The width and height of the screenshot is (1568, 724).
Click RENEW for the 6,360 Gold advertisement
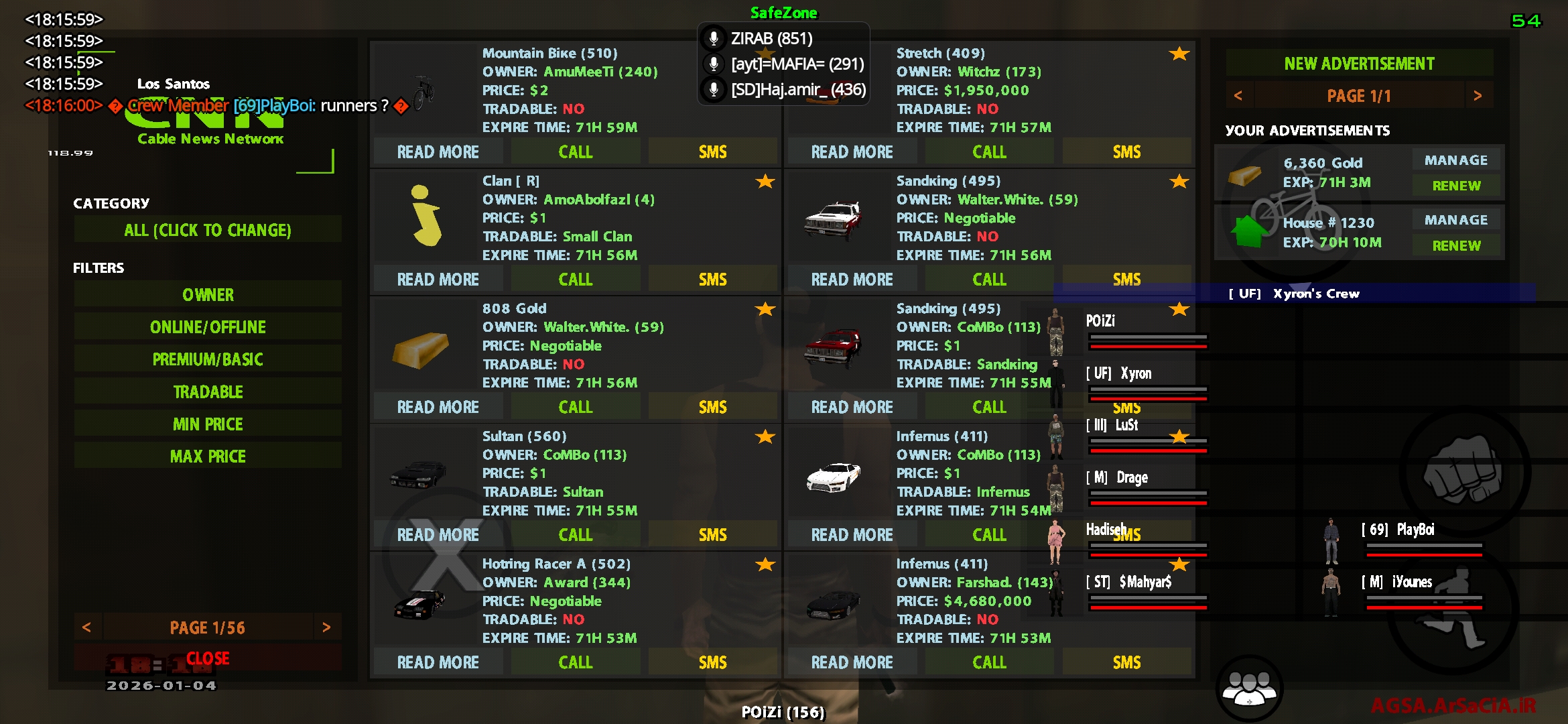(1455, 185)
